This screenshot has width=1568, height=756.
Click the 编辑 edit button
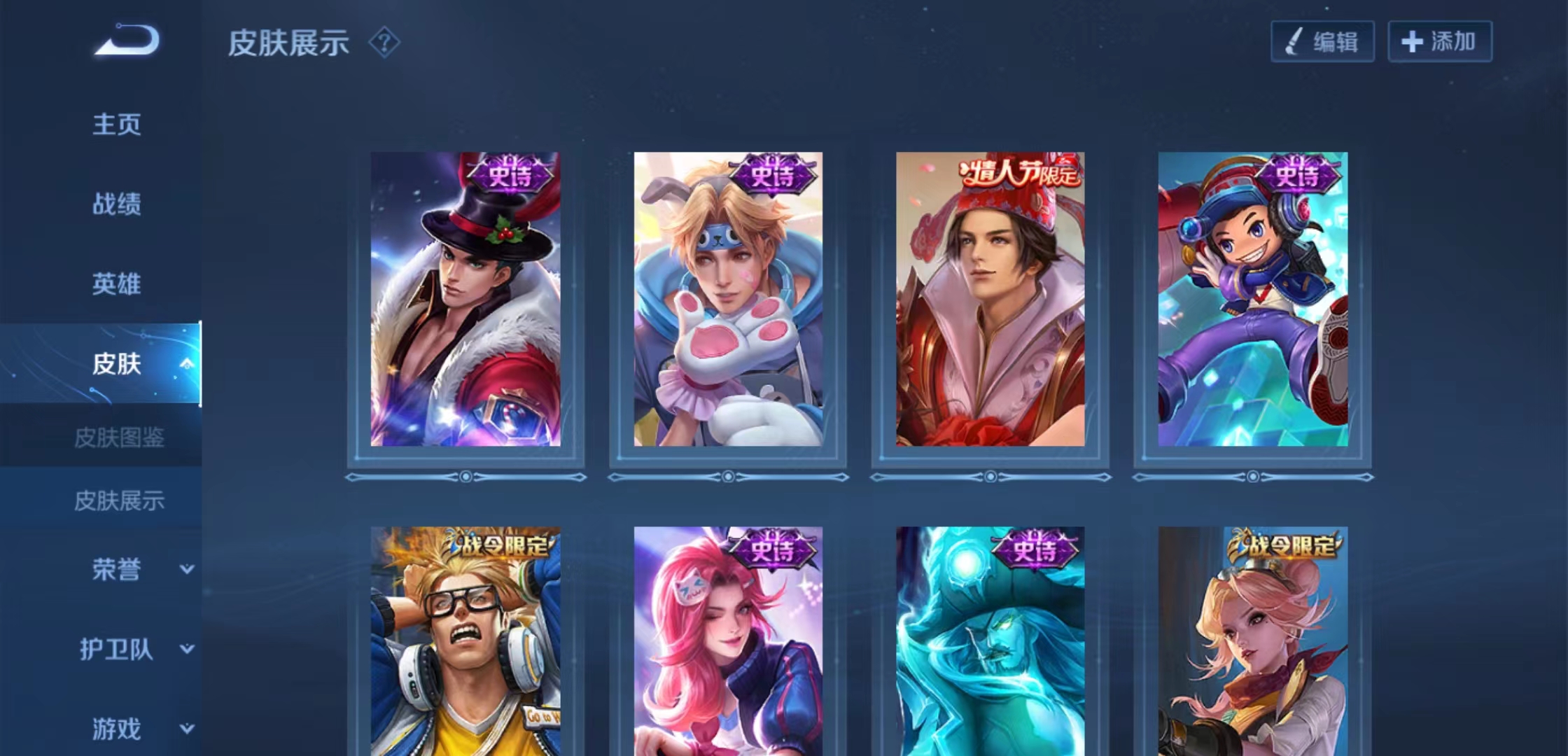click(1322, 42)
